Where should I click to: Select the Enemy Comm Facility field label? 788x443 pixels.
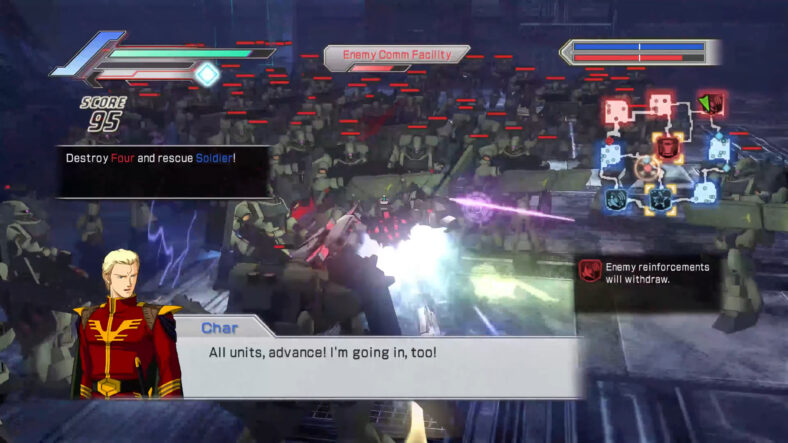pyautogui.click(x=396, y=55)
